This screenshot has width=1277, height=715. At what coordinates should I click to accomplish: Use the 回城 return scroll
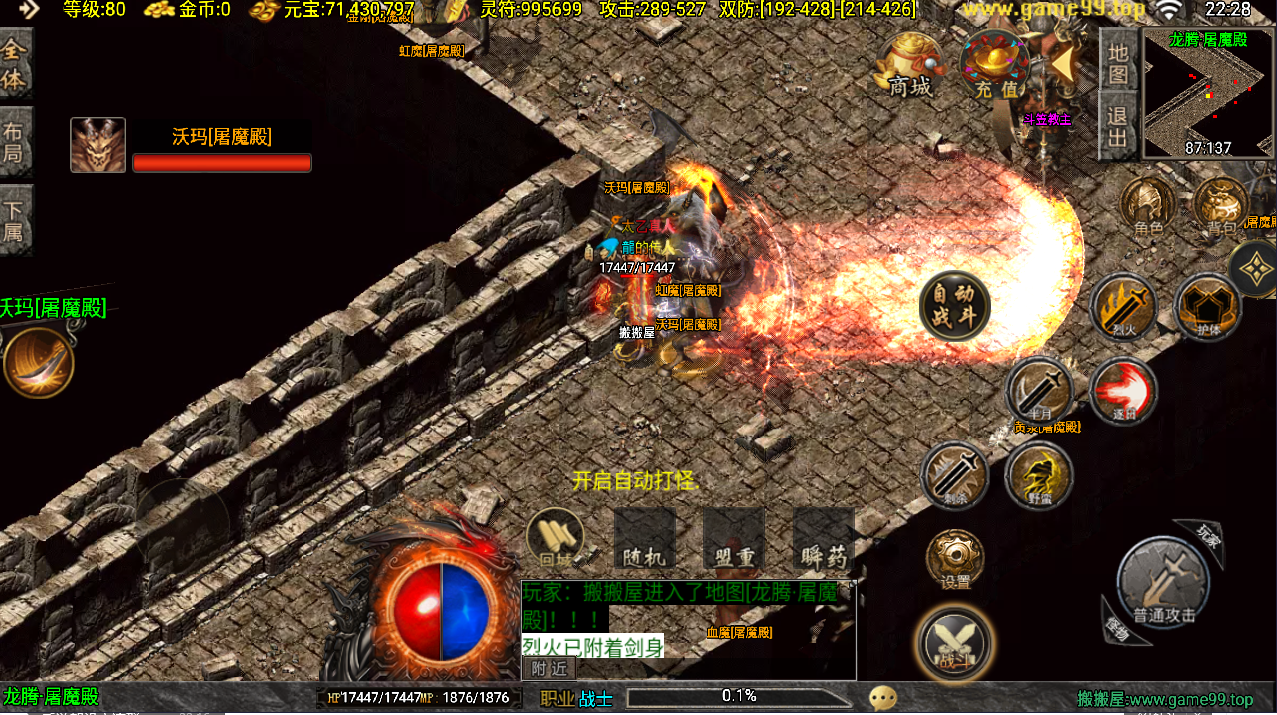click(x=555, y=539)
